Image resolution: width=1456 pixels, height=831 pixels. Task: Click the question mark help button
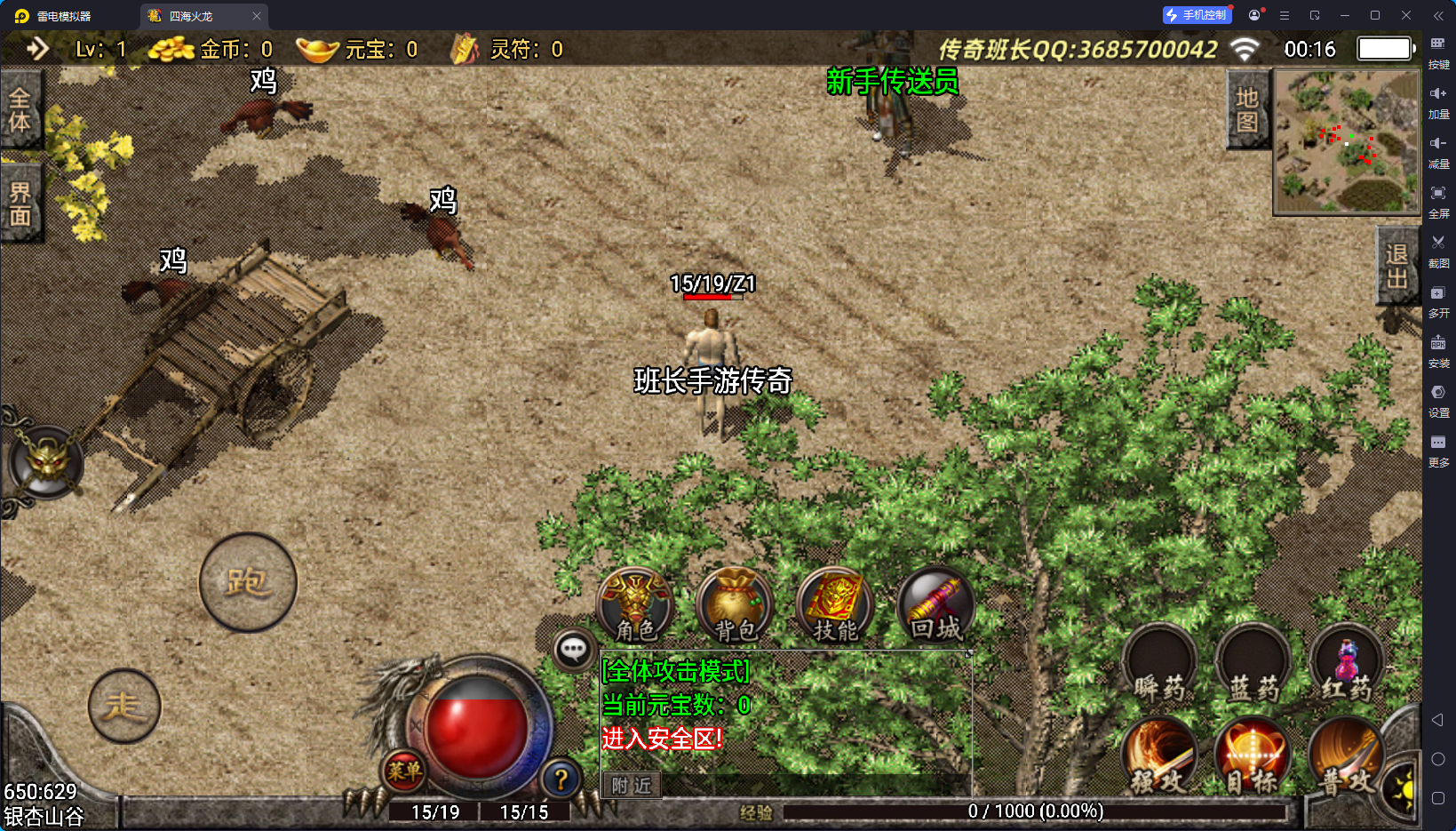561,779
